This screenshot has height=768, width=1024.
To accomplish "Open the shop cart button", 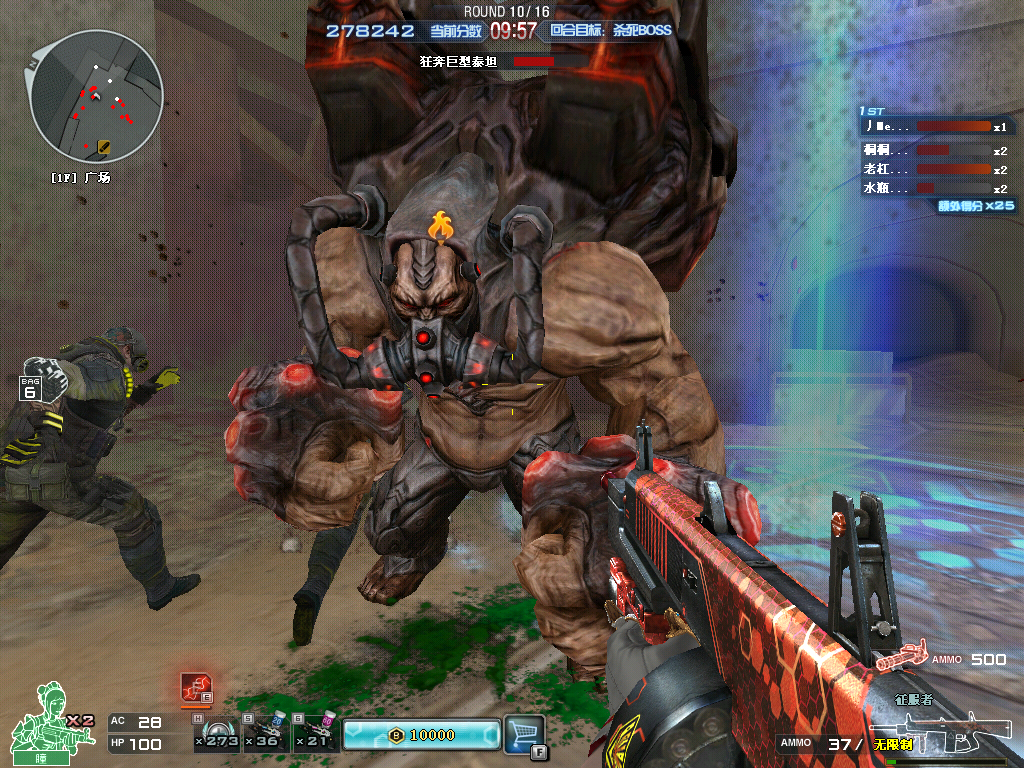I will click(x=524, y=733).
